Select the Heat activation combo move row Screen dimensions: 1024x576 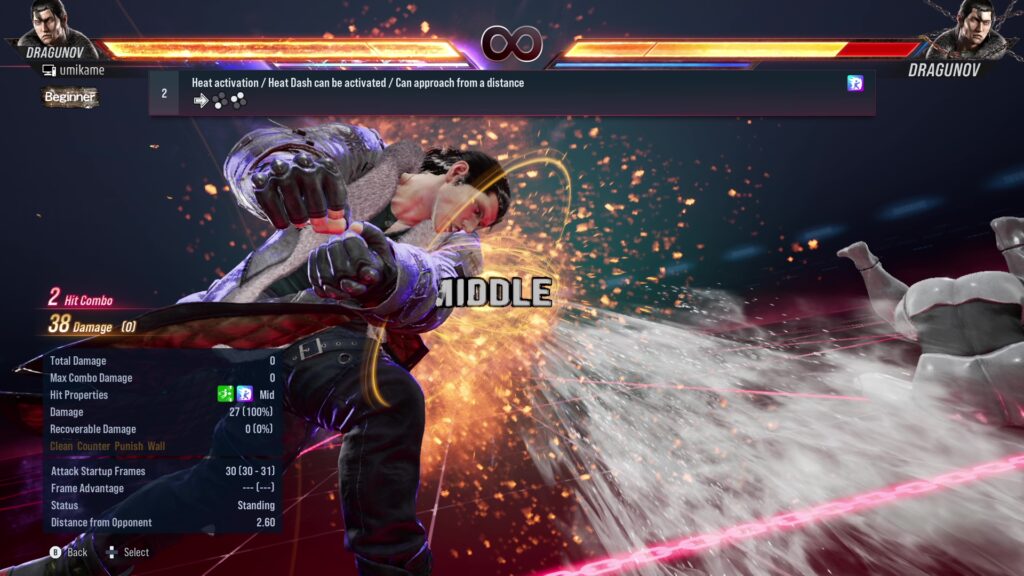(x=511, y=92)
